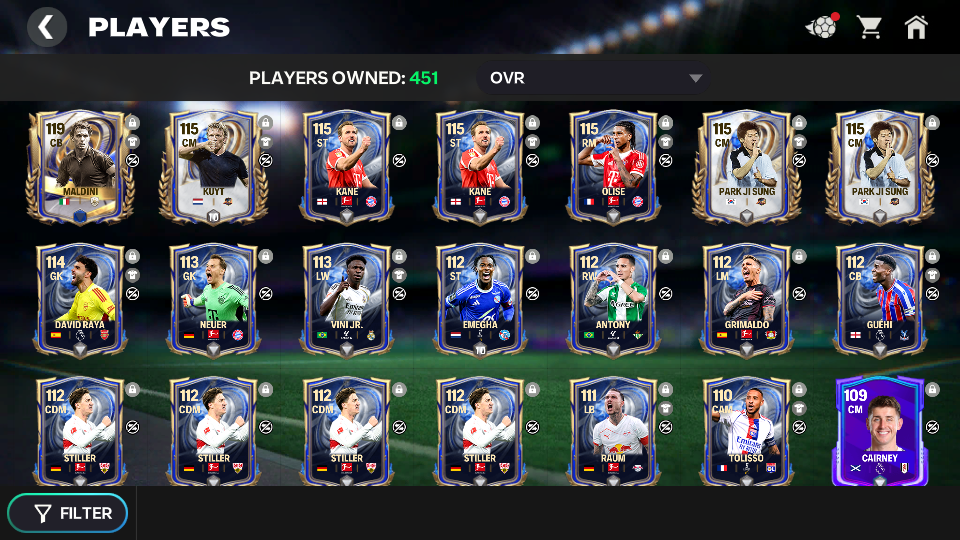Select the Maldini 119 CB card
The width and height of the screenshot is (960, 540).
(x=80, y=166)
